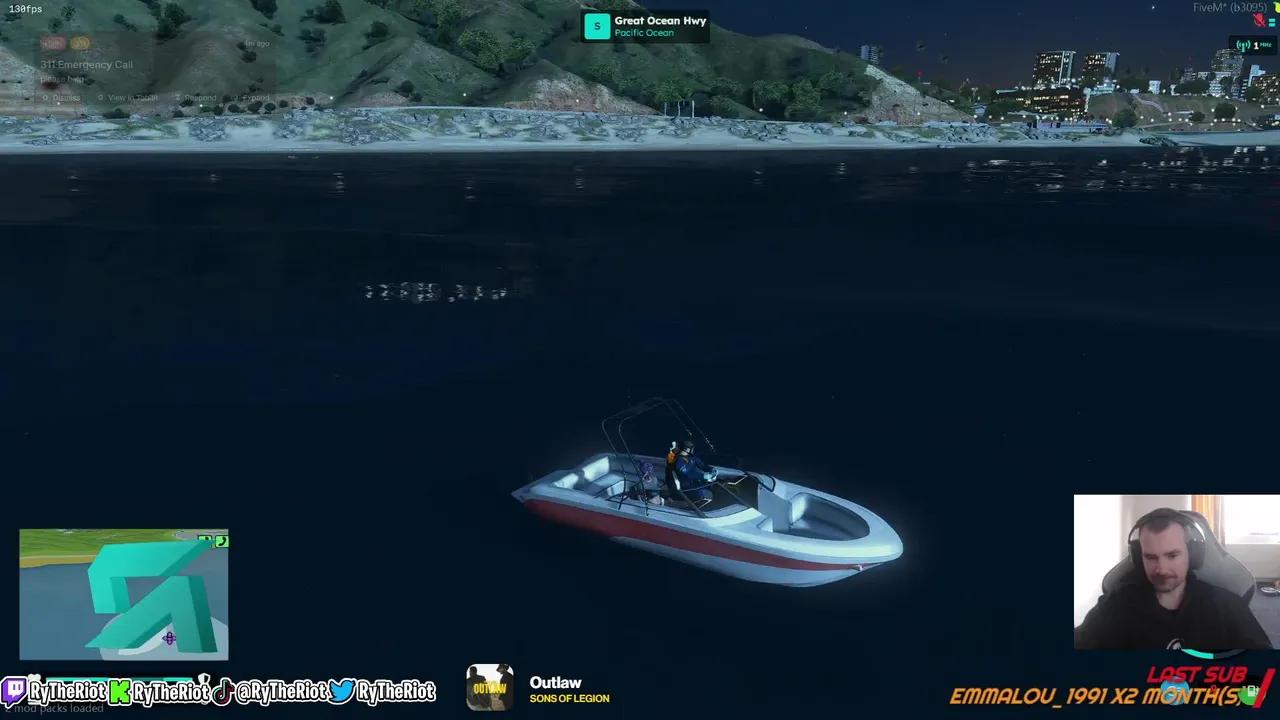Click the minimap in the bottom-left corner

tap(122, 595)
